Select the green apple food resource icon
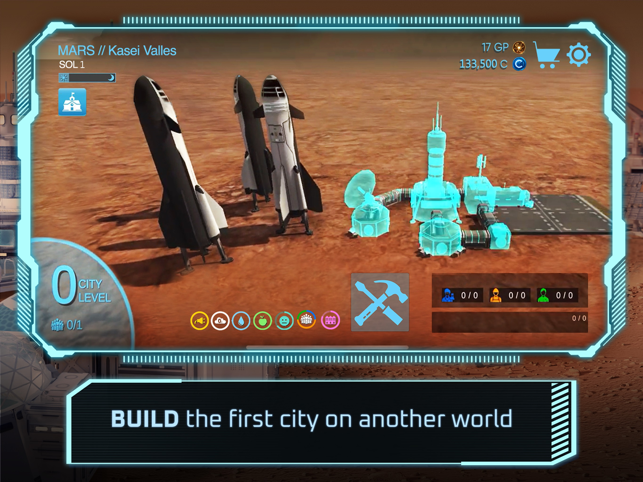643x482 pixels. pyautogui.click(x=263, y=320)
